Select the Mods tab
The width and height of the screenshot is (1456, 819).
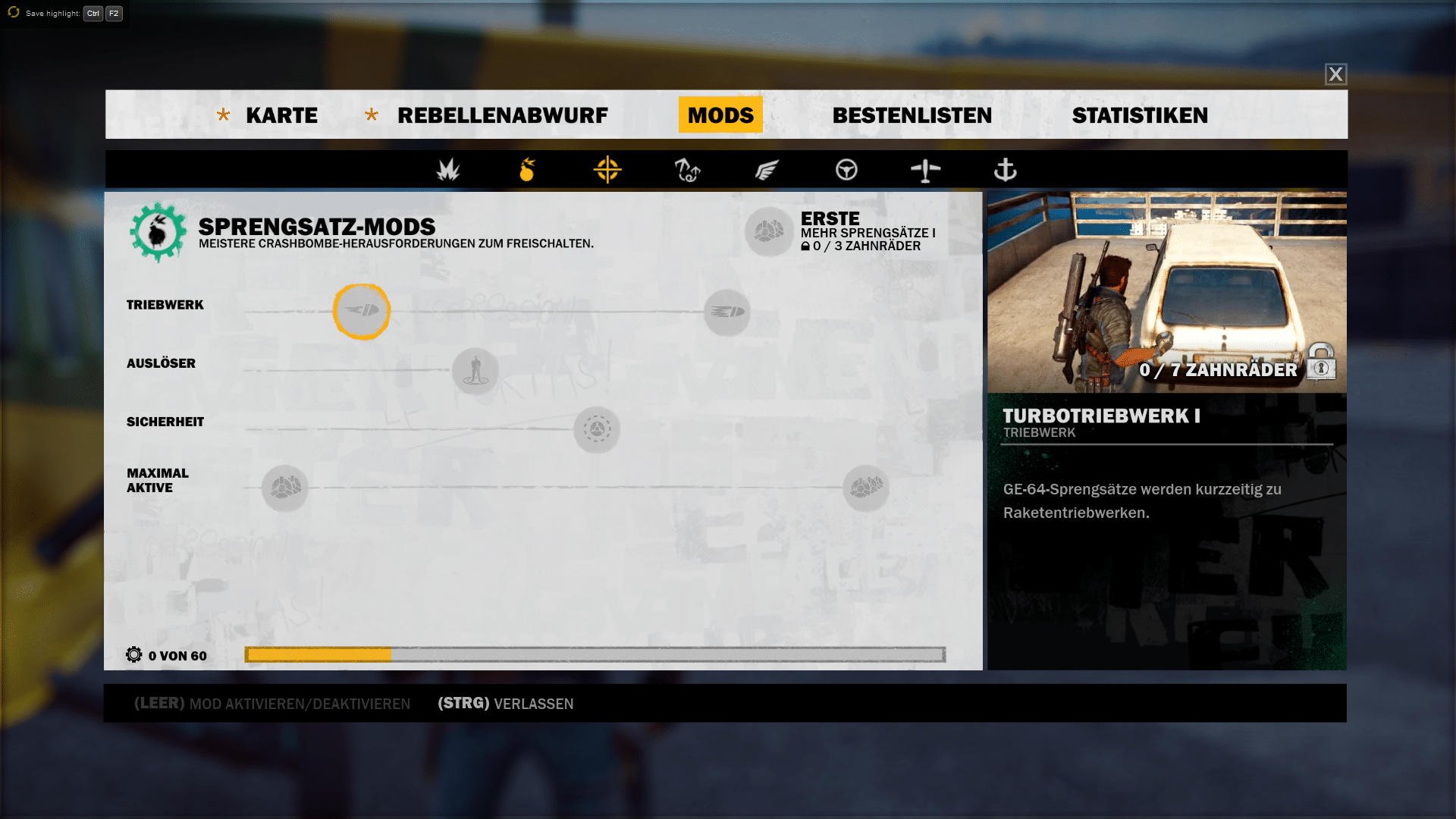point(720,115)
